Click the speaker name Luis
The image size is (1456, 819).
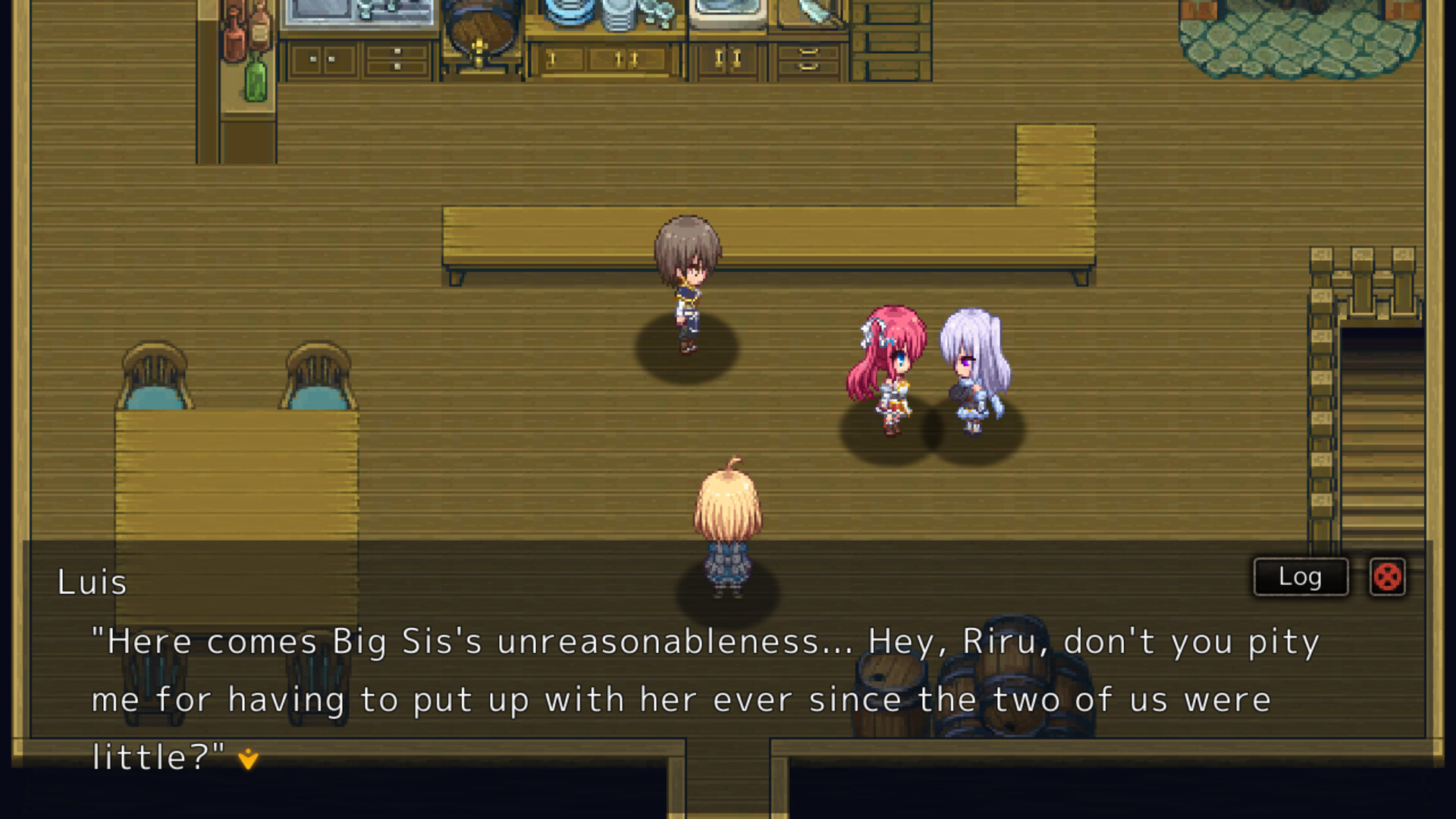click(90, 582)
